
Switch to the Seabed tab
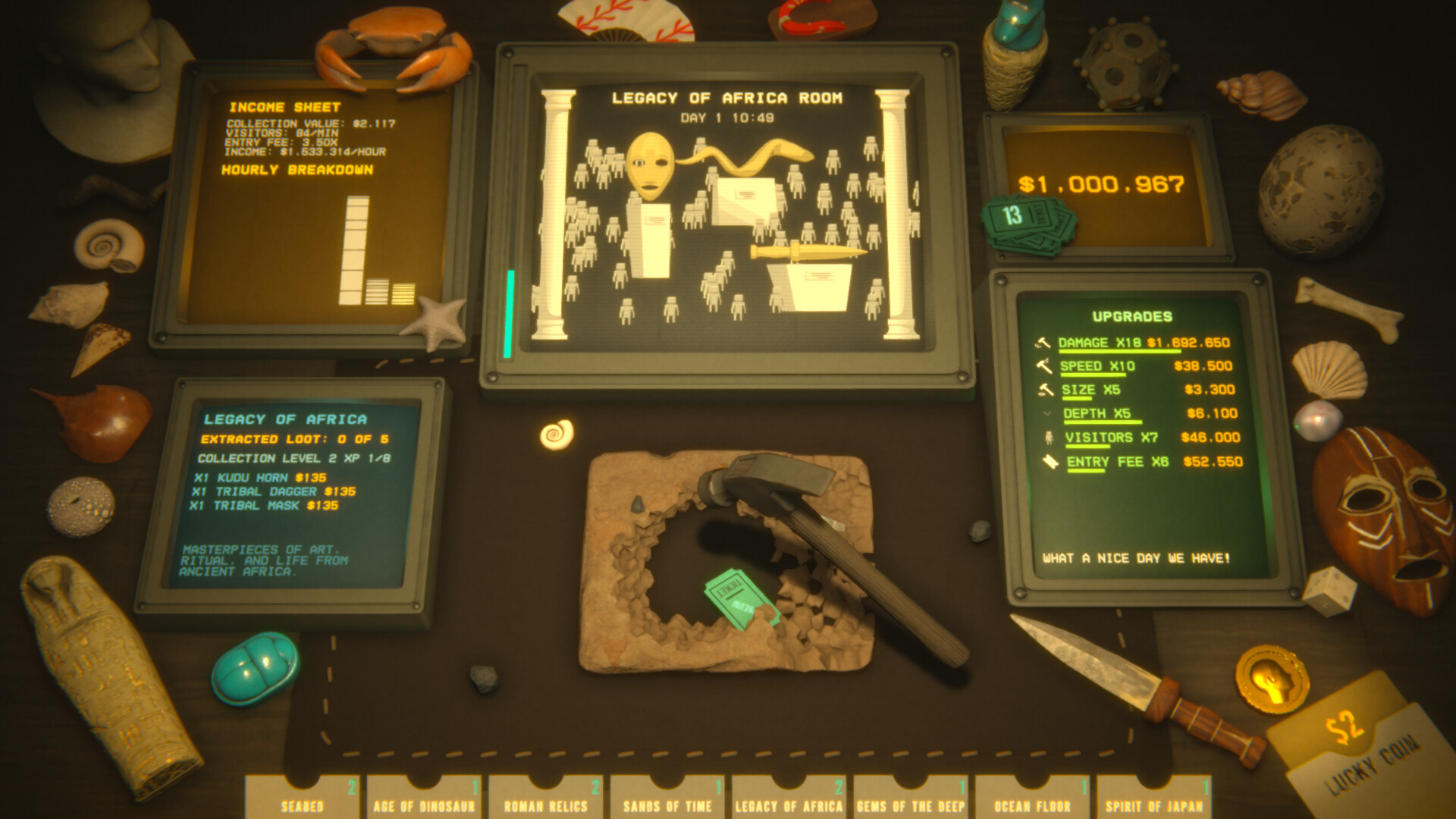(303, 800)
